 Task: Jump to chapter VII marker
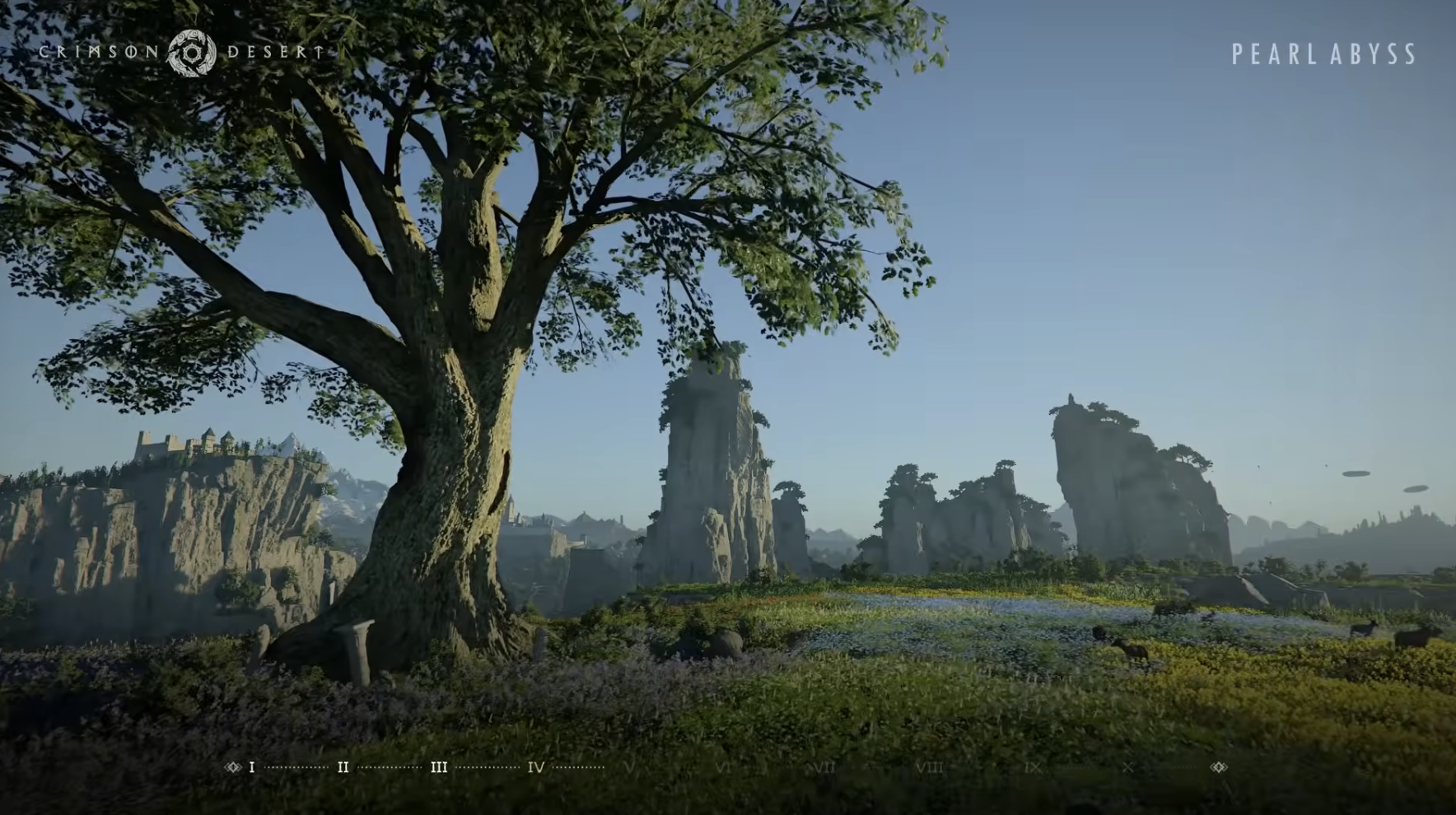[824, 767]
